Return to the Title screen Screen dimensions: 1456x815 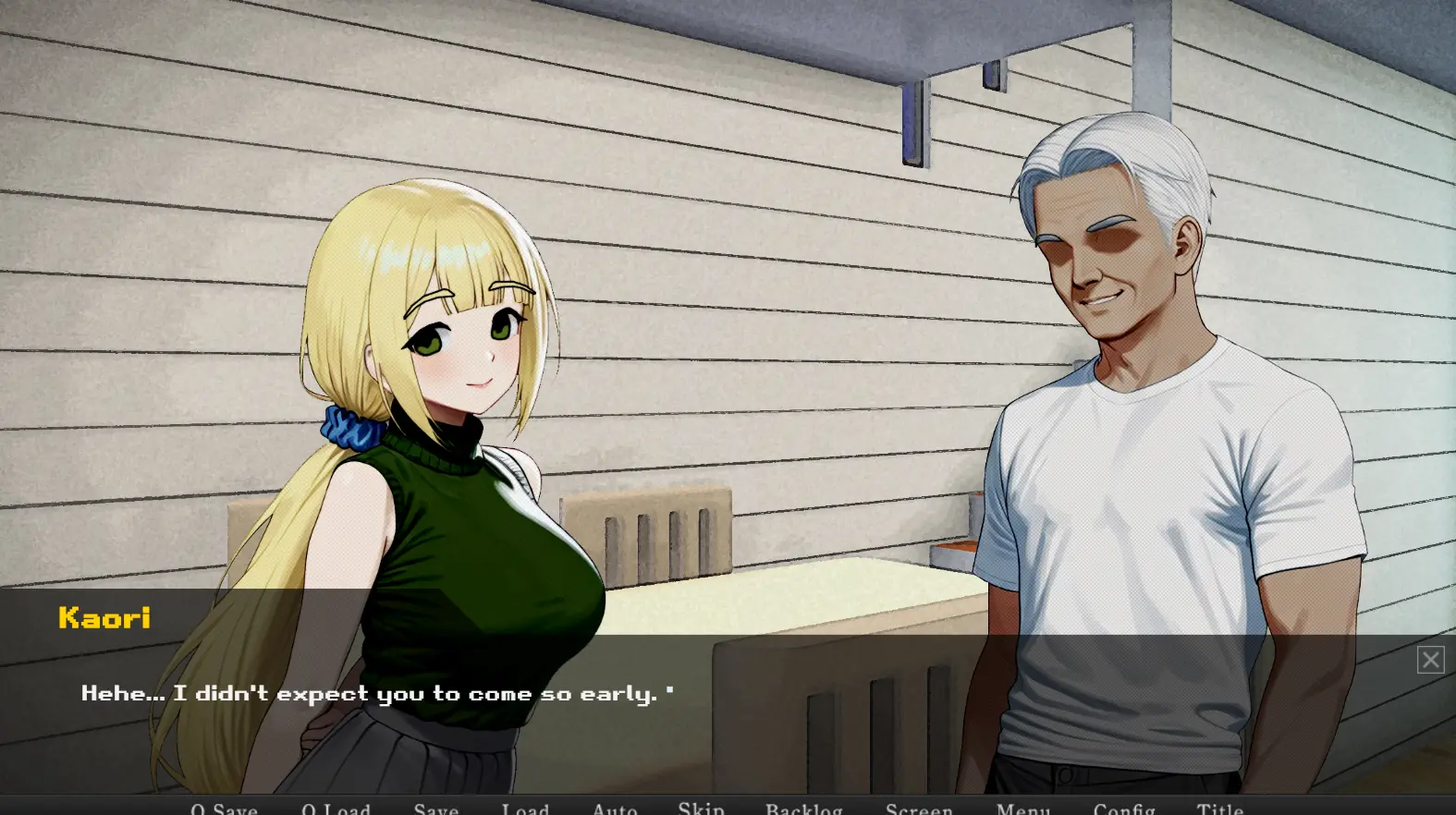click(x=1220, y=809)
